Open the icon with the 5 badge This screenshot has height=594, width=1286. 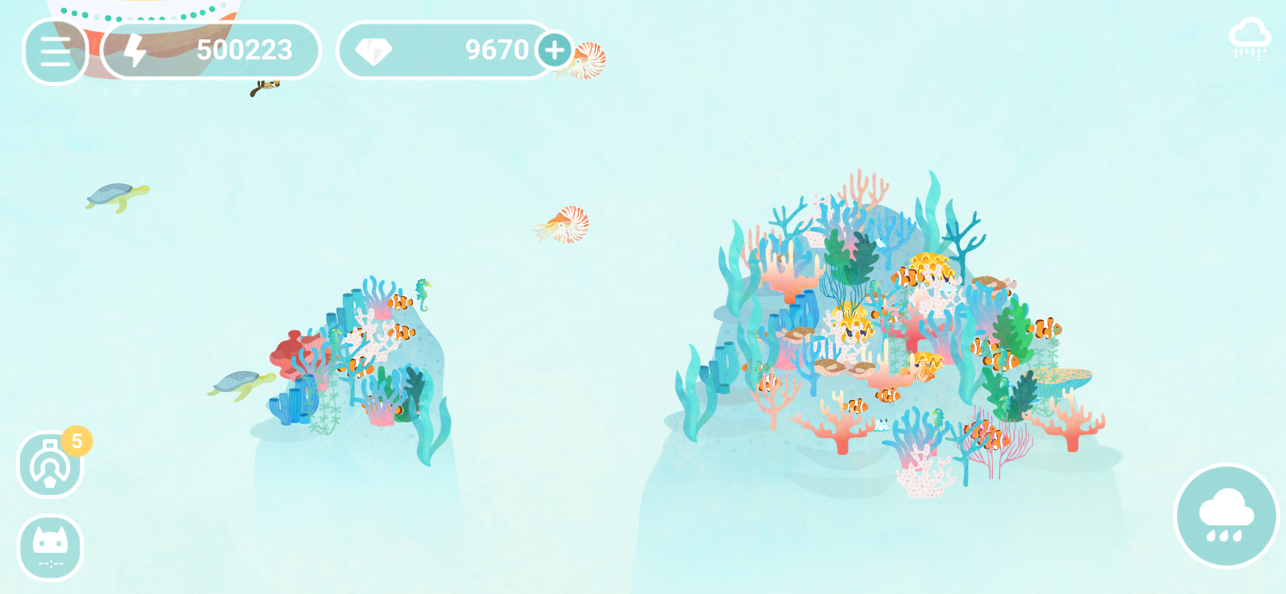[x=50, y=465]
